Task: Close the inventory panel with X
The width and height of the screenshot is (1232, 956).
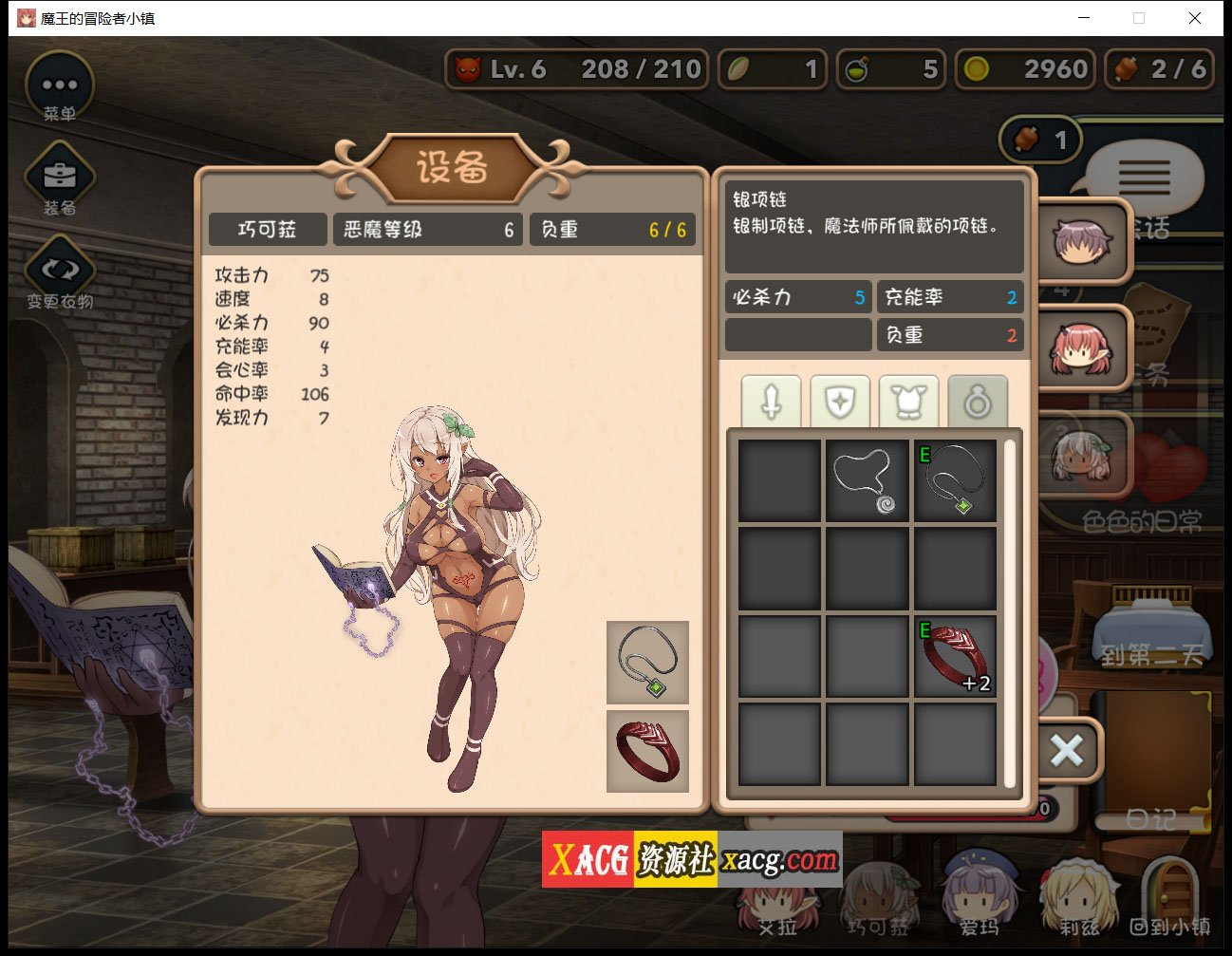Action: coord(1065,750)
